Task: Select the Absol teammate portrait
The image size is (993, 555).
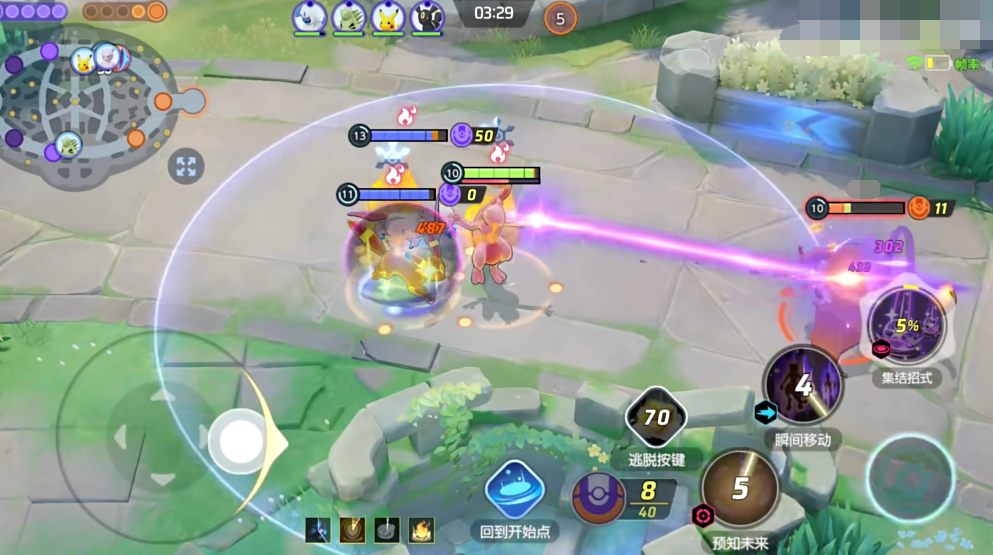Action: pos(309,17)
